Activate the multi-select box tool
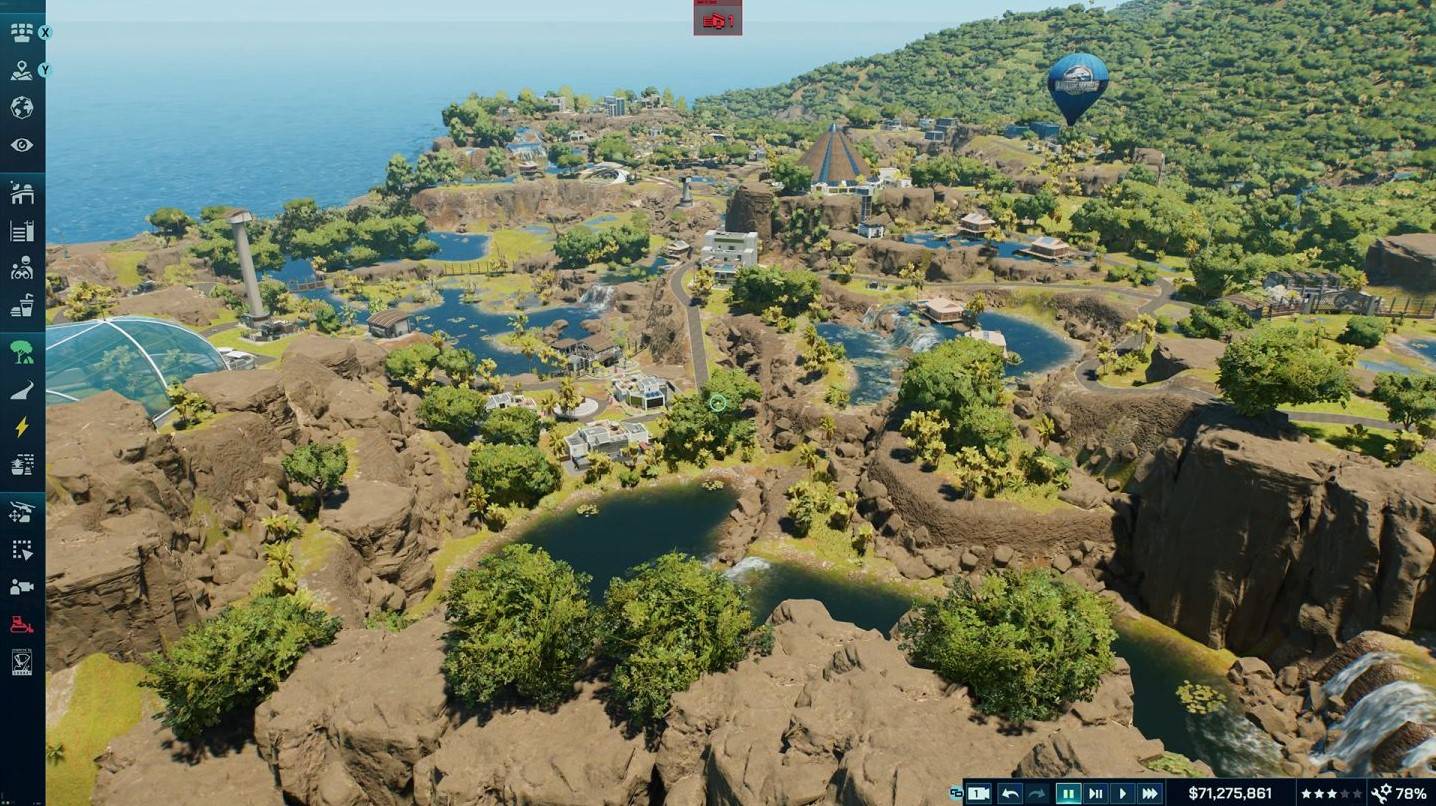Image resolution: width=1436 pixels, height=806 pixels. click(21, 550)
